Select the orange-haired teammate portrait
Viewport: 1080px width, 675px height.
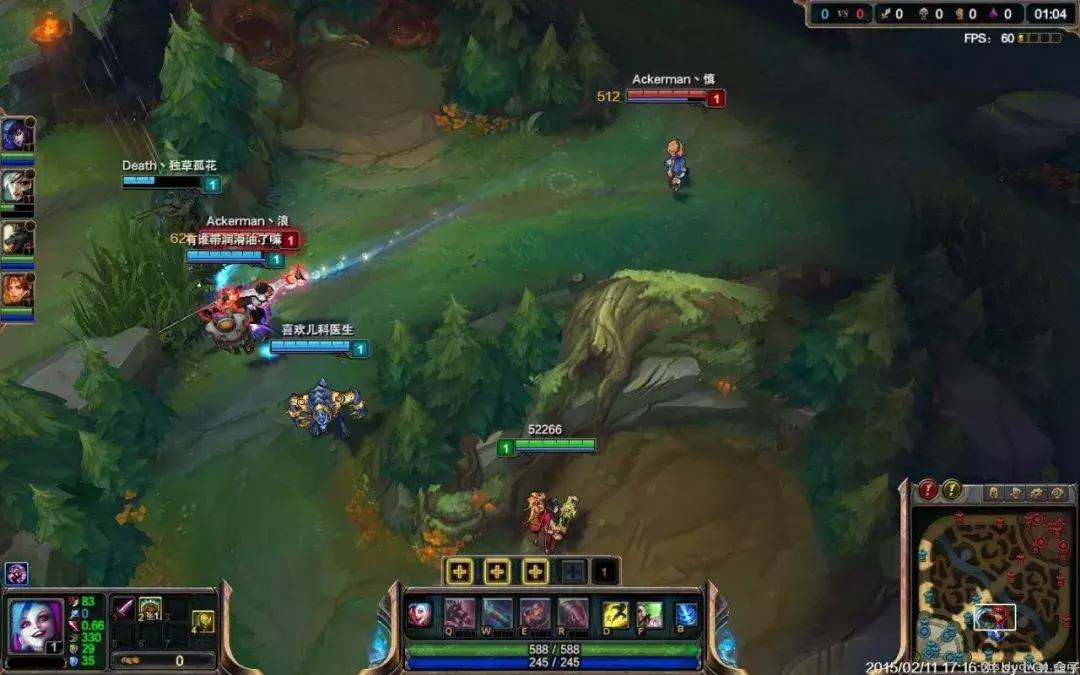16,290
